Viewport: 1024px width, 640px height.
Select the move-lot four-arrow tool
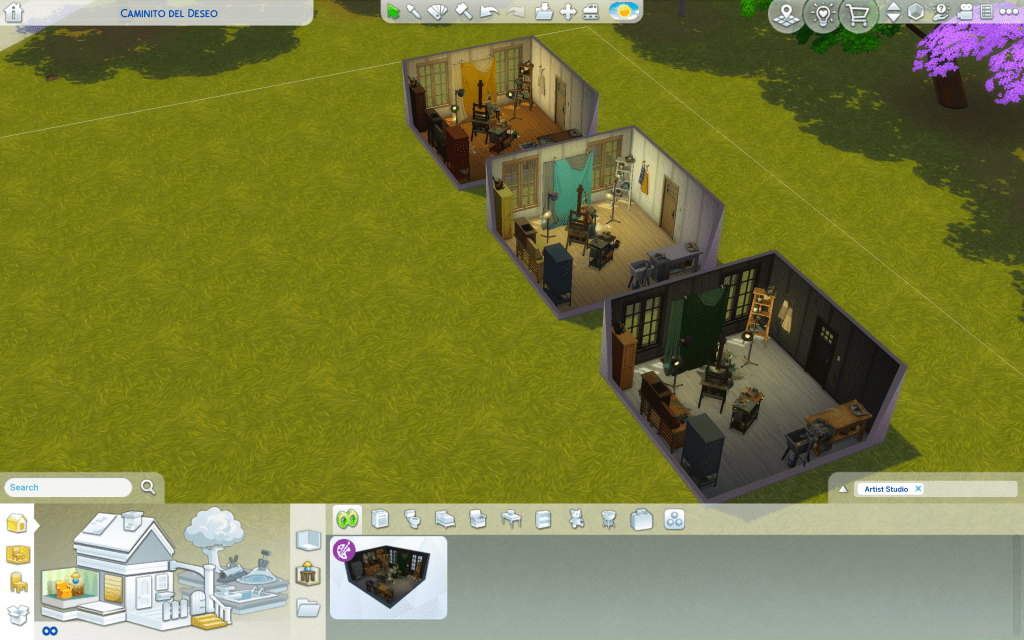tap(567, 12)
